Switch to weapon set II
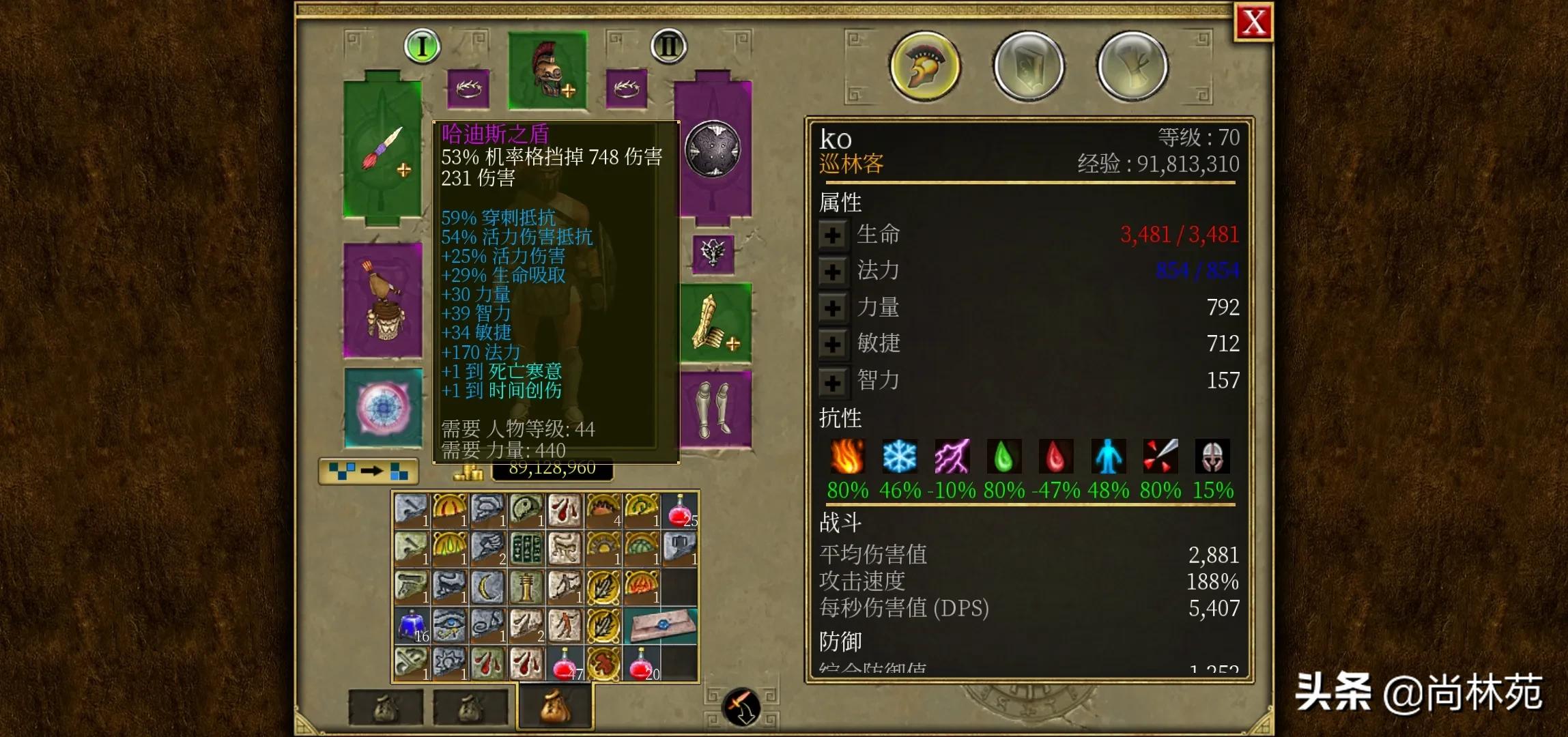This screenshot has height=737, width=1568. point(668,46)
